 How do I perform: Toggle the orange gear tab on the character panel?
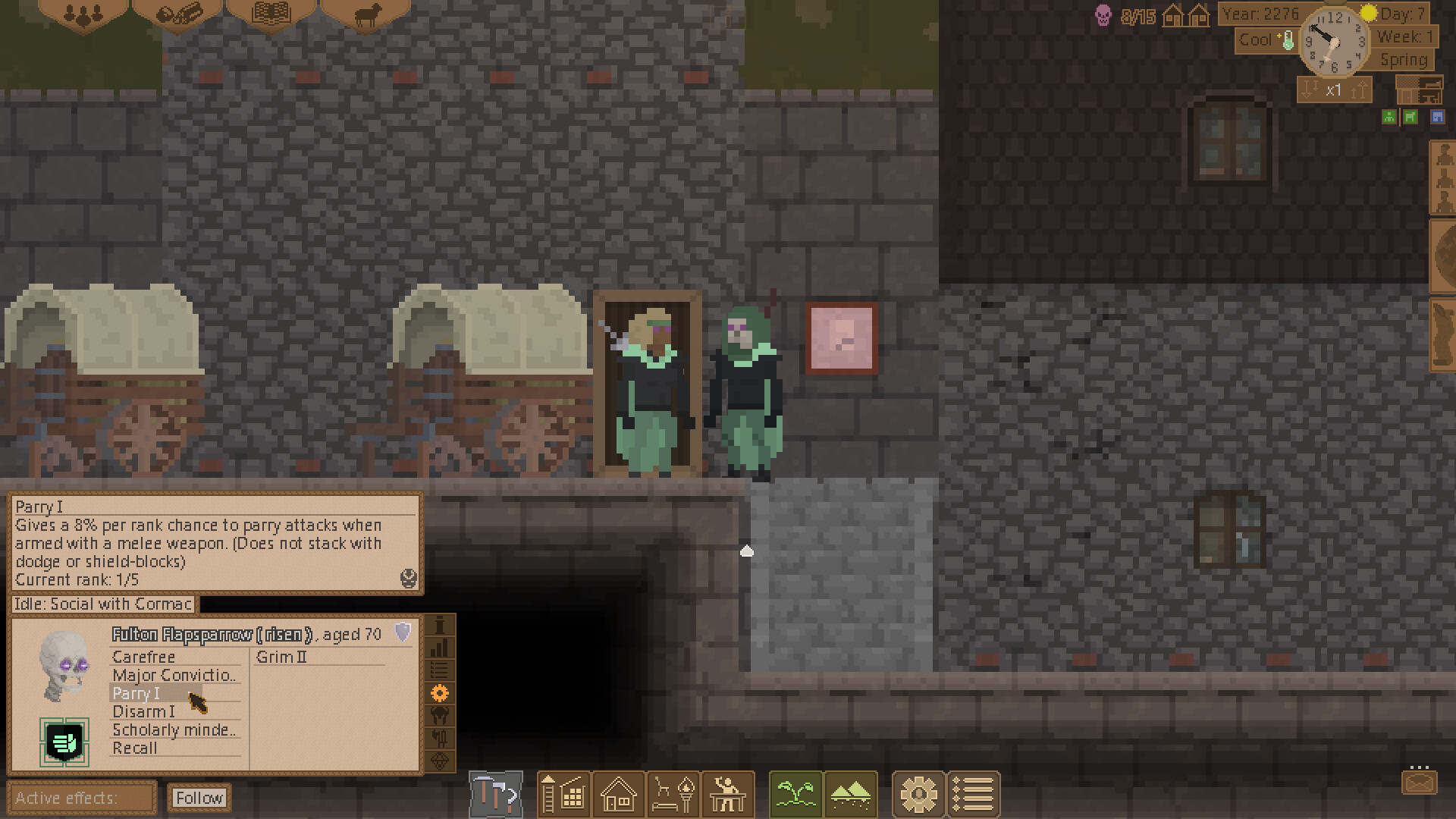tap(438, 692)
